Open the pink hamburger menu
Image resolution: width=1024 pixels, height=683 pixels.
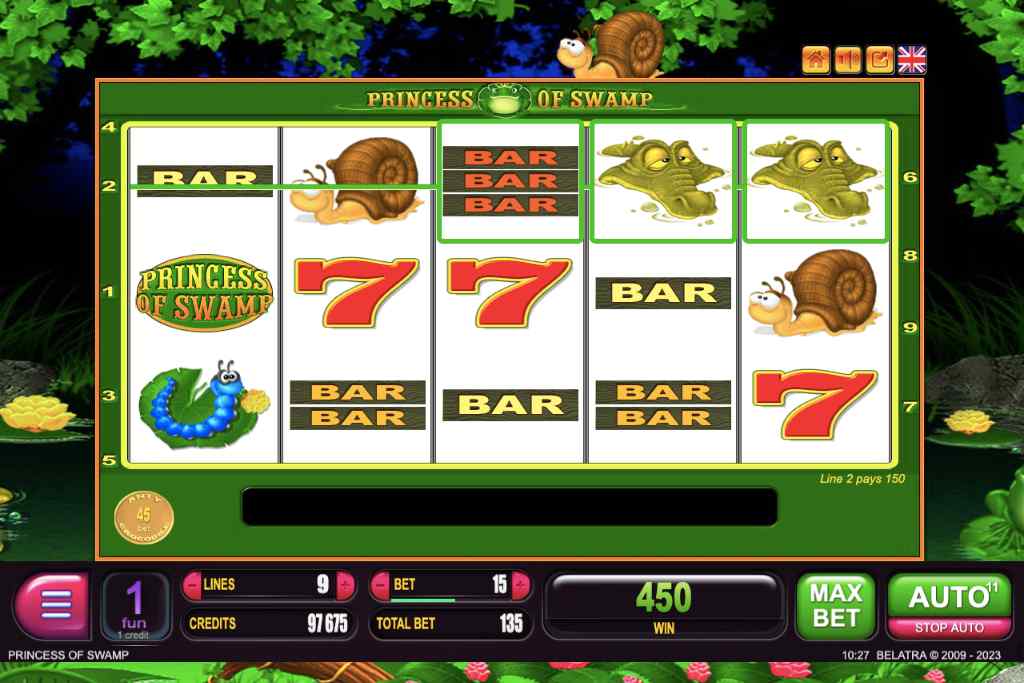click(55, 606)
